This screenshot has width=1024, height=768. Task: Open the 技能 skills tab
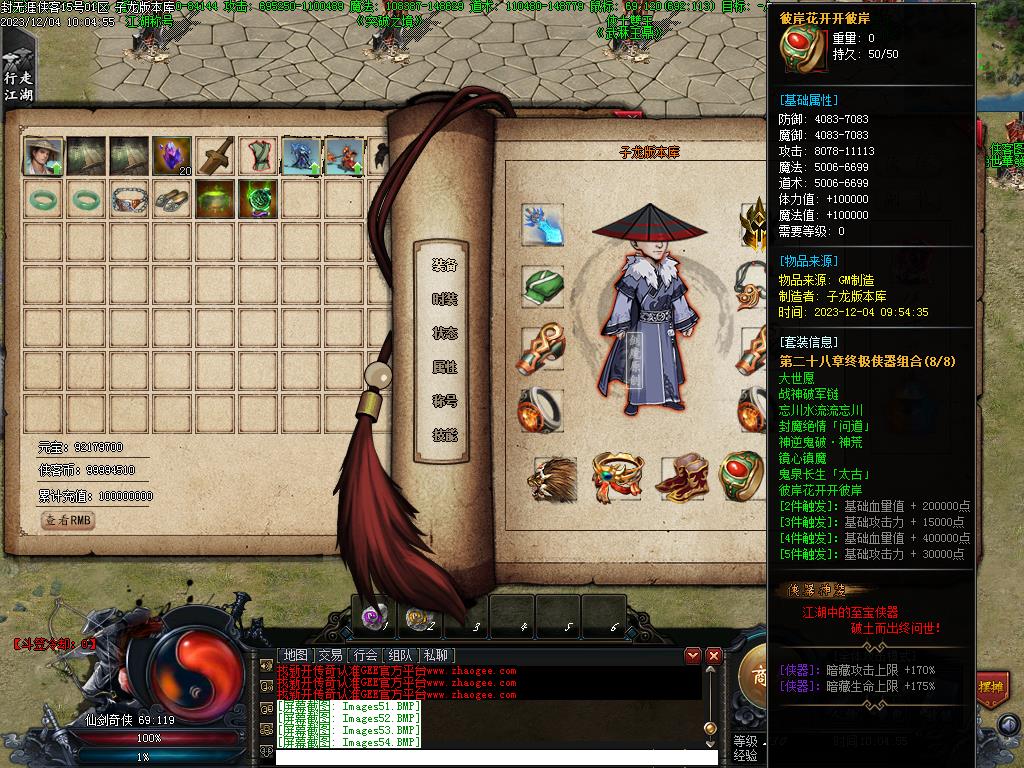(x=444, y=435)
